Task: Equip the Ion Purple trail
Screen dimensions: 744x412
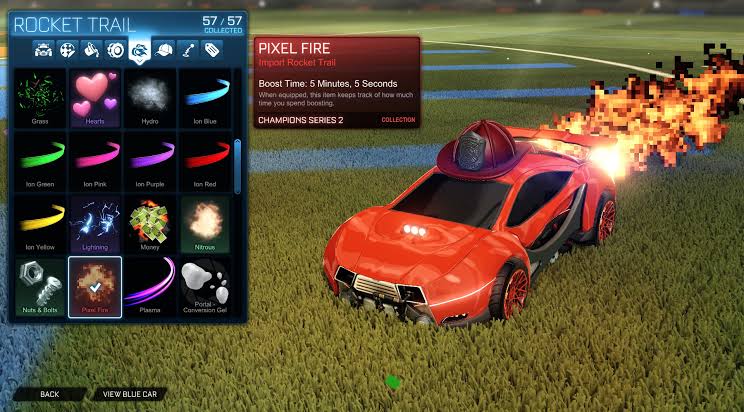Action: point(149,160)
